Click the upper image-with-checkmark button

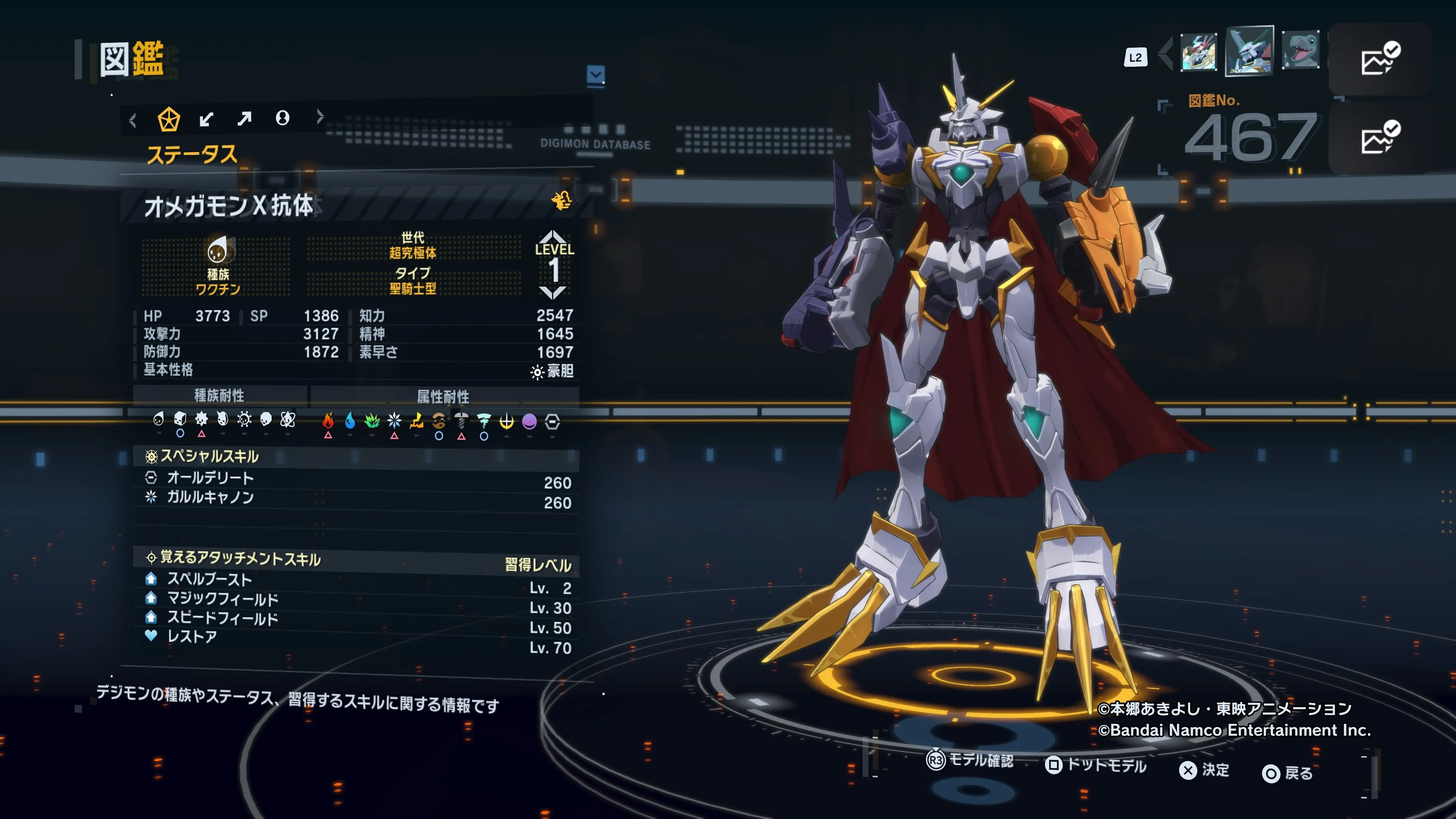pos(1379,59)
